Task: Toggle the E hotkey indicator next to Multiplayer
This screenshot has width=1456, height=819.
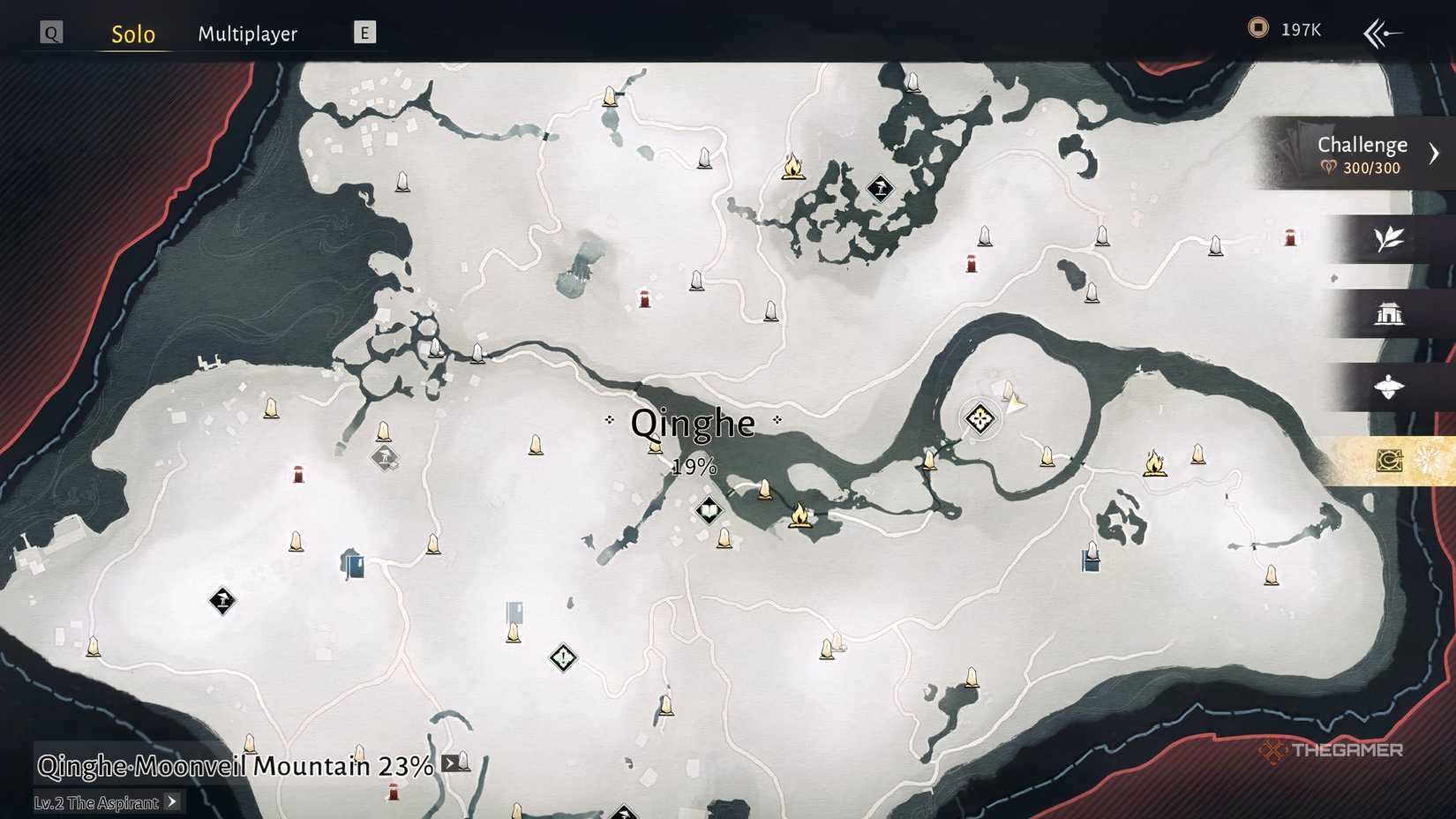Action: pyautogui.click(x=363, y=32)
